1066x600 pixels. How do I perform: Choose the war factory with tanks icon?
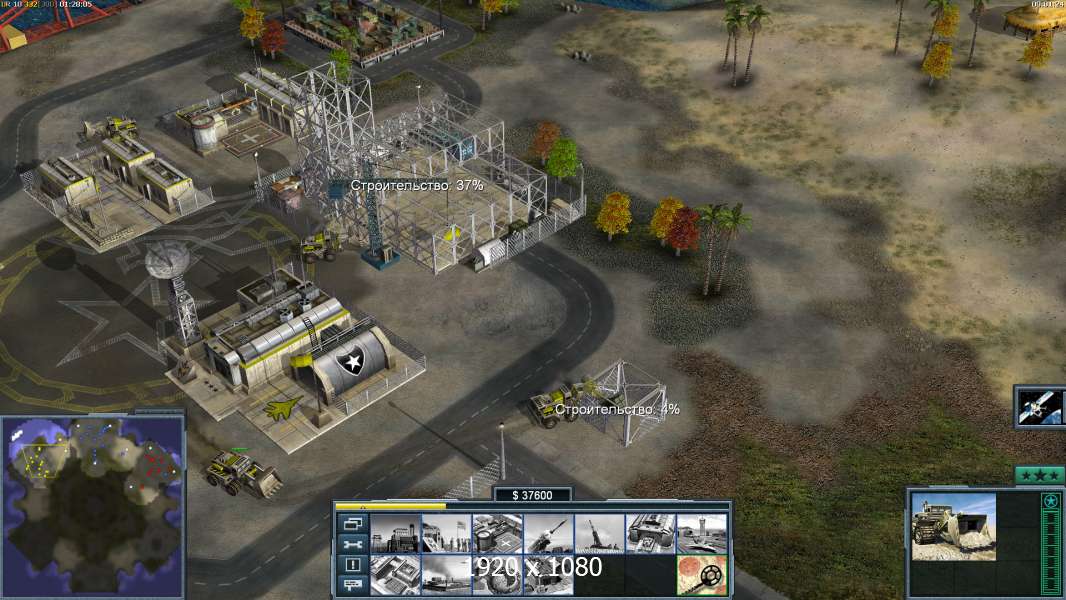650,534
